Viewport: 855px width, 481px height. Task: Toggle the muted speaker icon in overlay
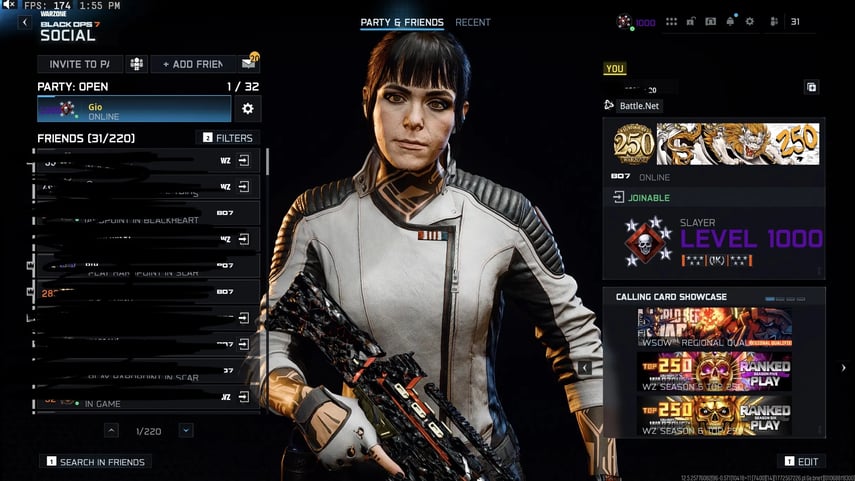click(x=9, y=6)
